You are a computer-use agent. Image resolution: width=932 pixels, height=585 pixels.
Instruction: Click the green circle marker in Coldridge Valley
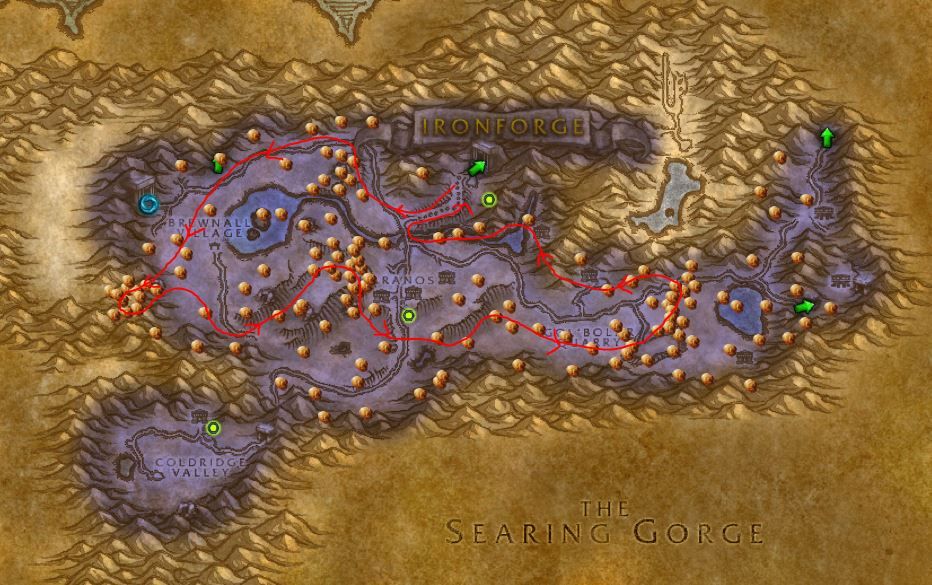tap(212, 428)
